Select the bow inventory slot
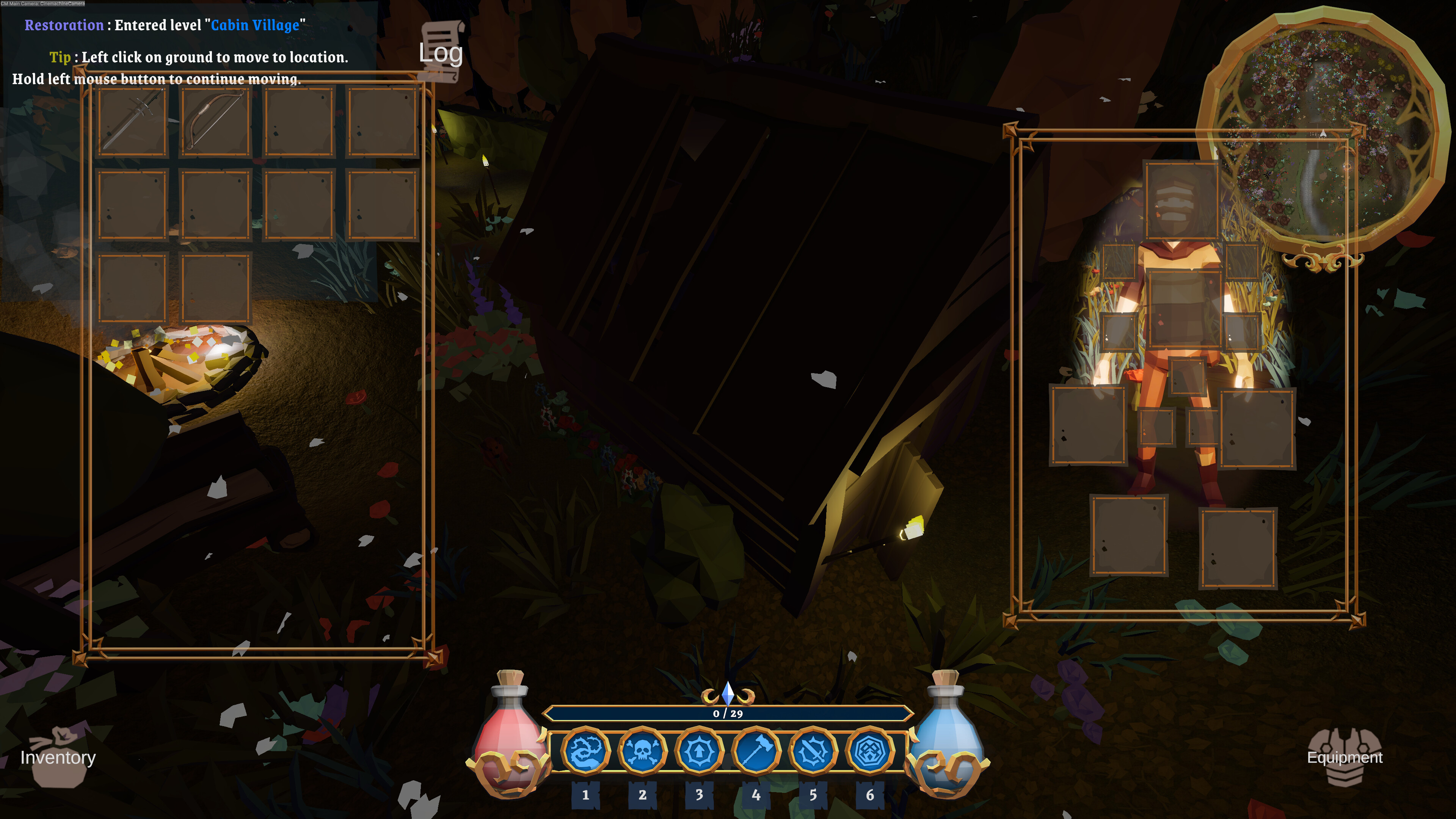 click(215, 121)
